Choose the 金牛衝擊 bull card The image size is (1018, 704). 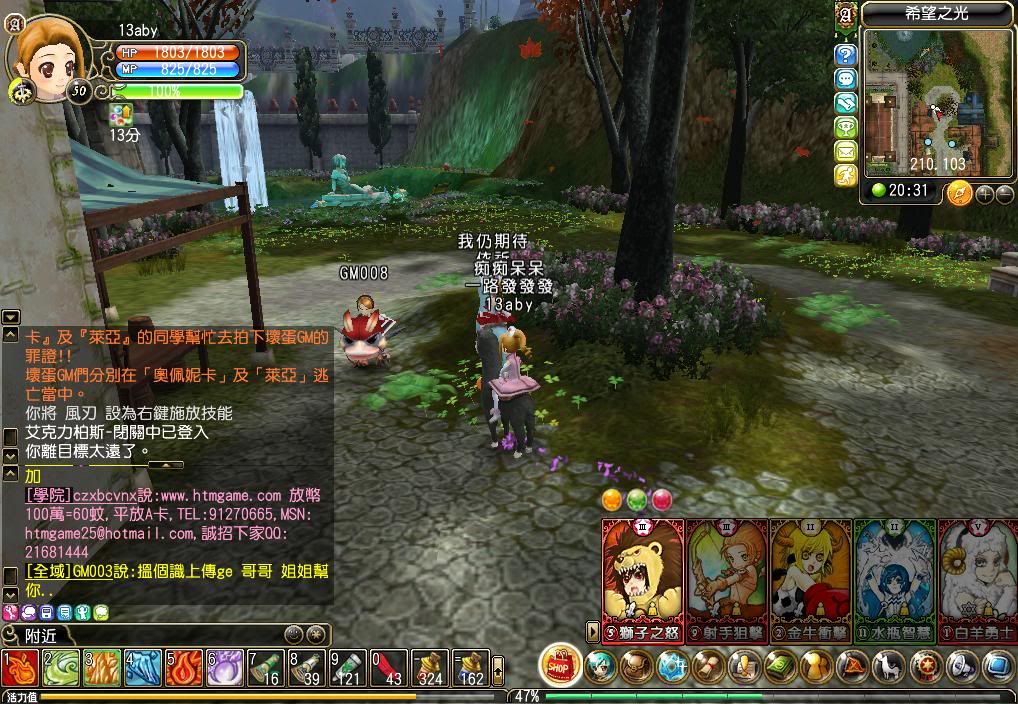(x=811, y=577)
